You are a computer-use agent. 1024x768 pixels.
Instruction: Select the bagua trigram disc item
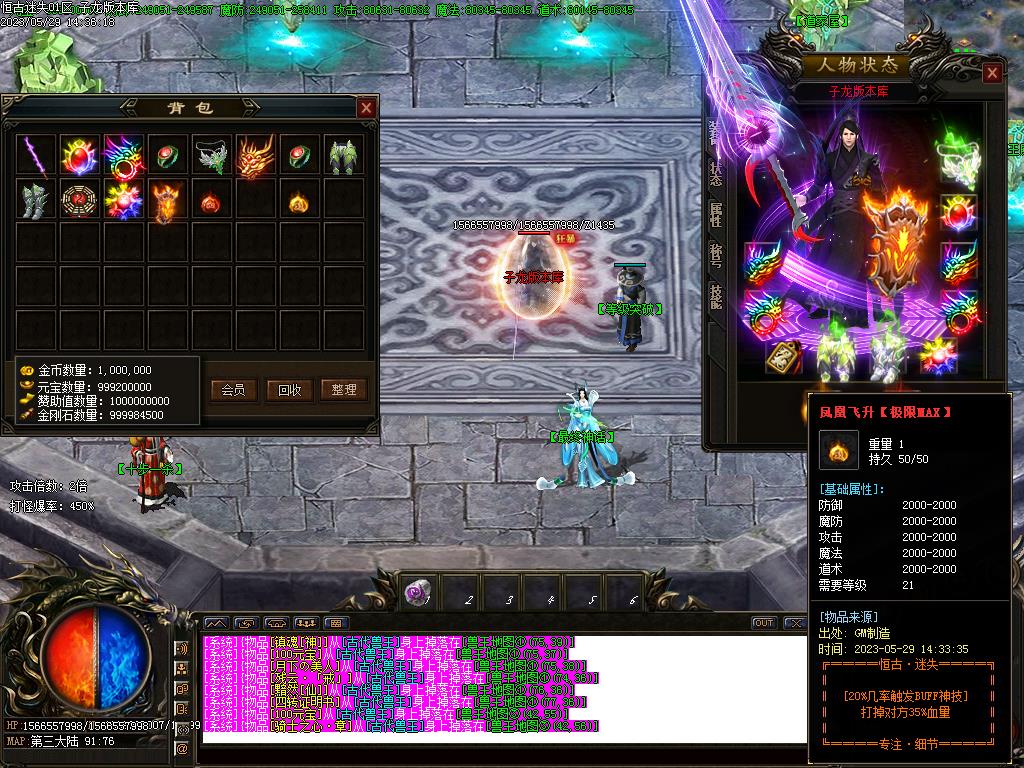(81, 200)
